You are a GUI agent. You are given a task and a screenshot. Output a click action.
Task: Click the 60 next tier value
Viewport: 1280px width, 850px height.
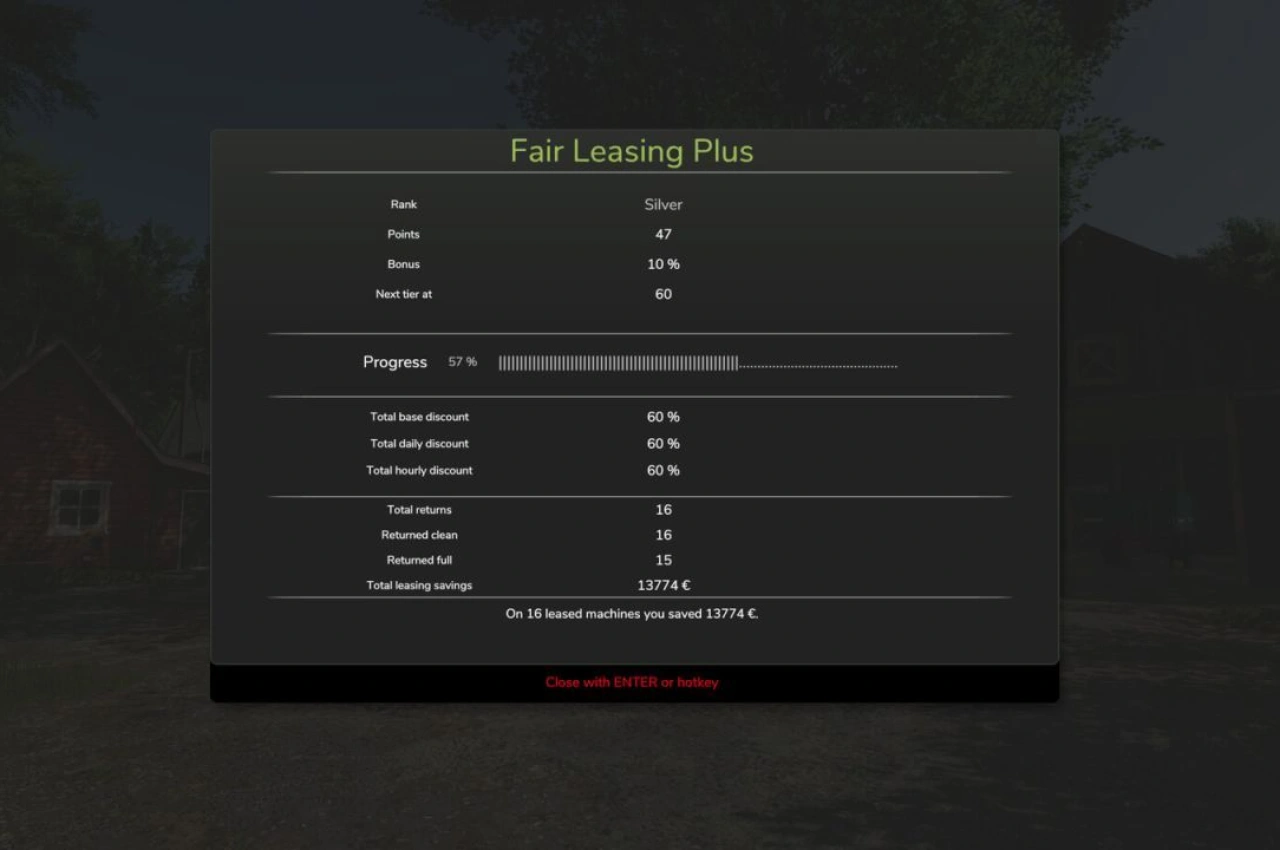click(x=662, y=294)
